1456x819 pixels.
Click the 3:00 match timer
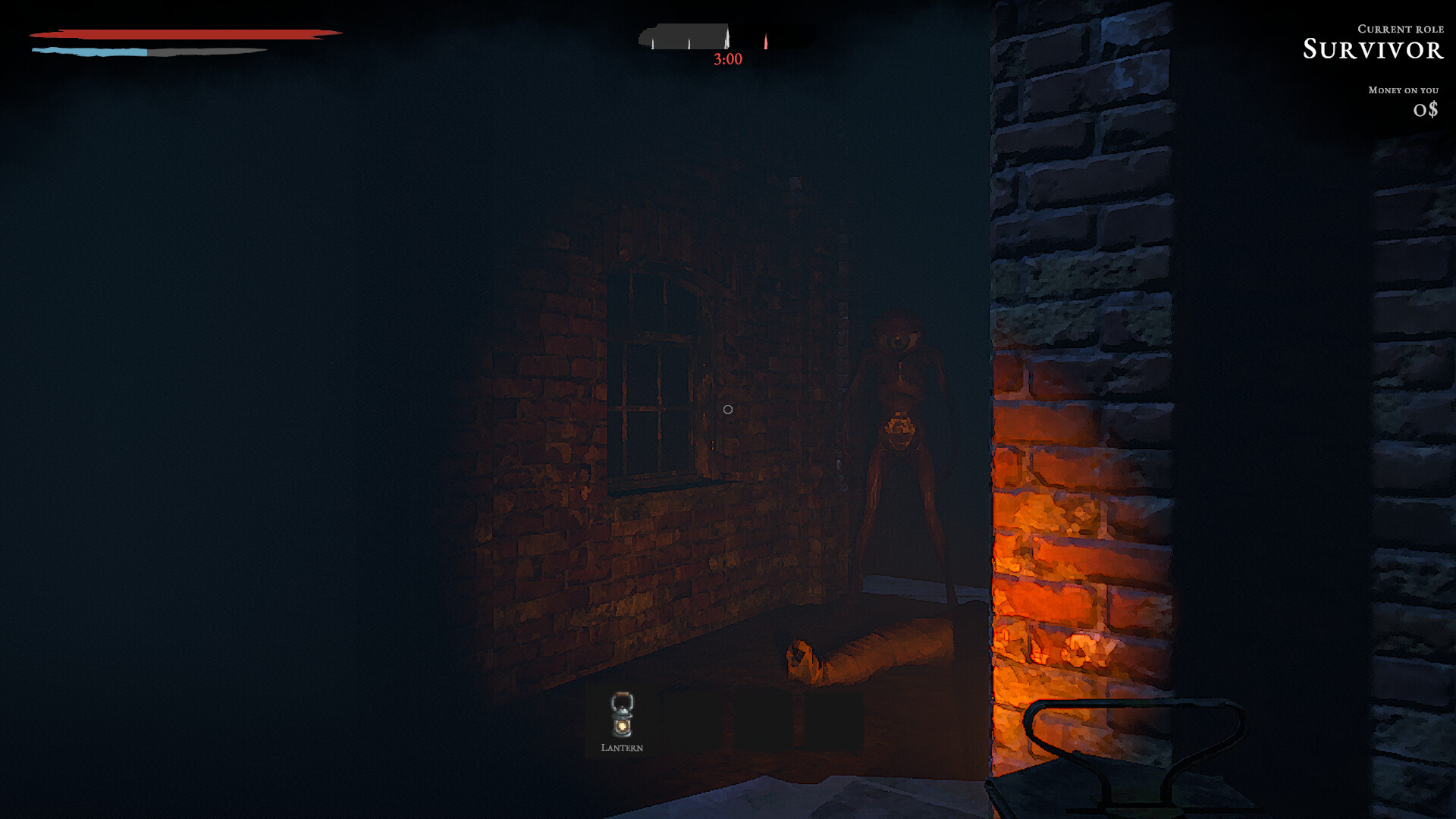click(727, 61)
